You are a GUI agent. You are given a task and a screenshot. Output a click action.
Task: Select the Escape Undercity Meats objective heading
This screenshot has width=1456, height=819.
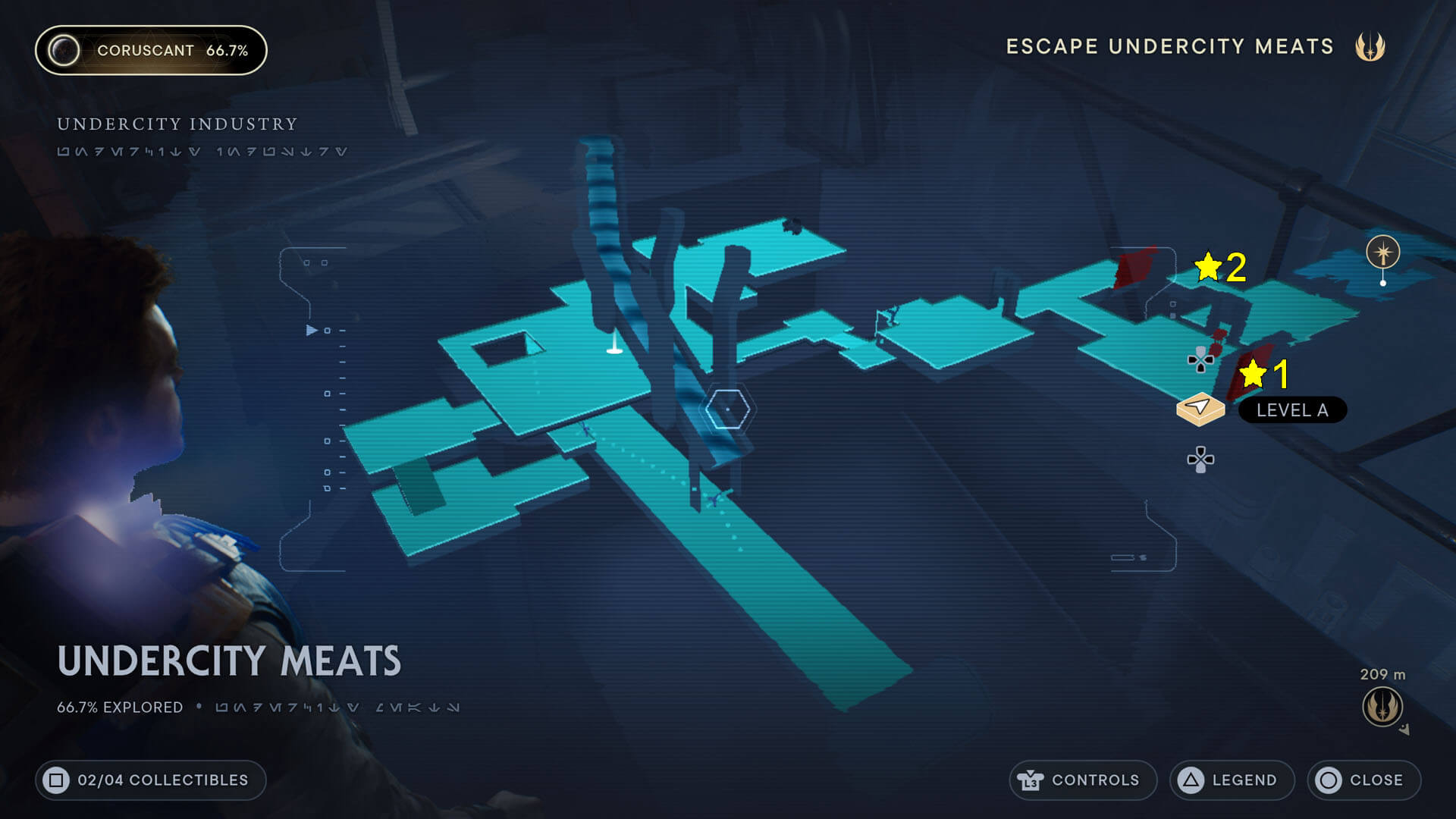click(x=1169, y=46)
